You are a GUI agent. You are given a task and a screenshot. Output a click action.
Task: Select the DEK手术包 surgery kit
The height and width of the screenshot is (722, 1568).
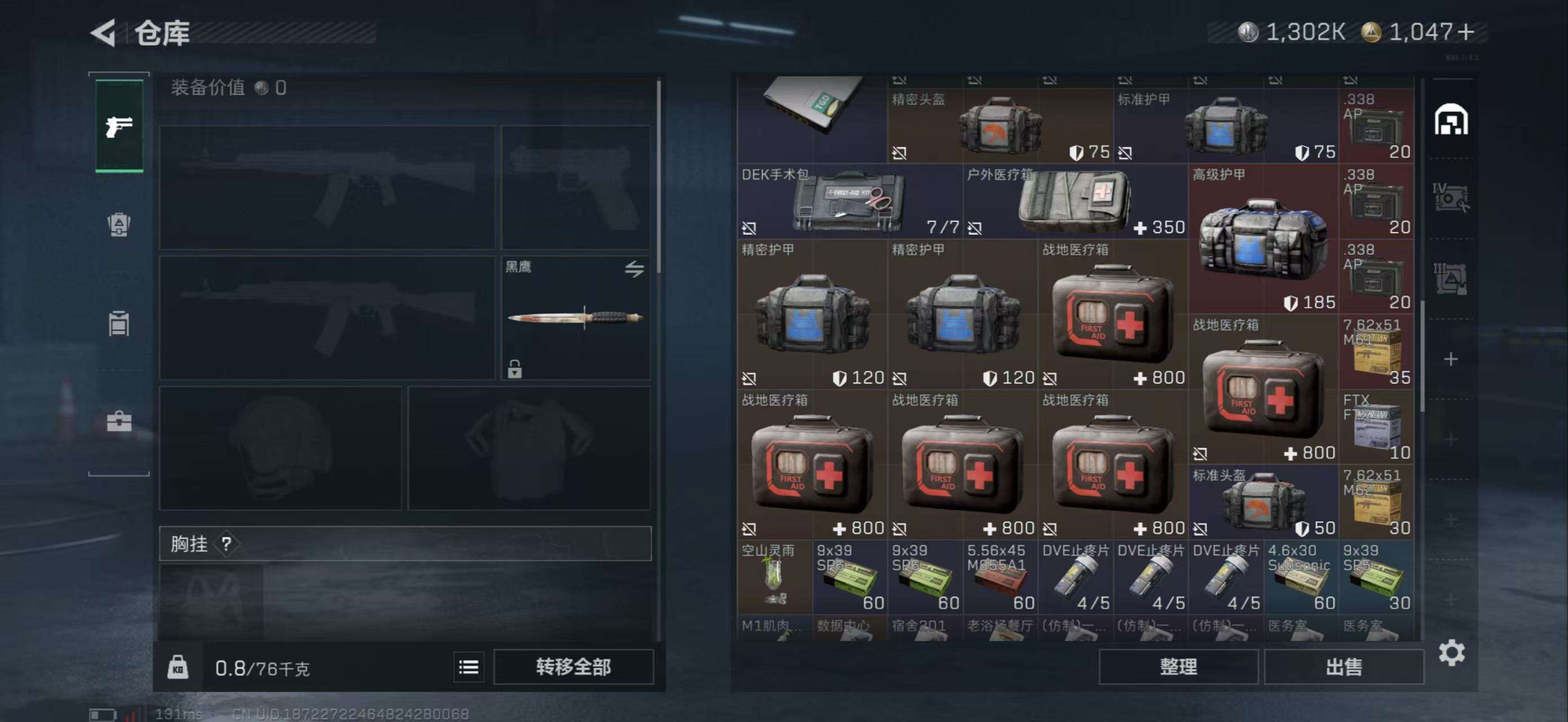pos(850,201)
